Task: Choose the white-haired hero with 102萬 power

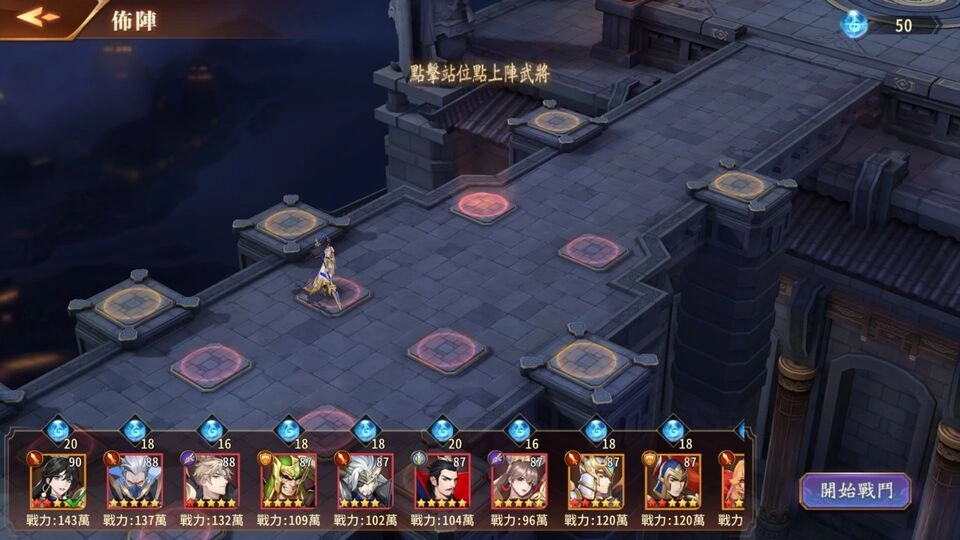Action: click(365, 481)
